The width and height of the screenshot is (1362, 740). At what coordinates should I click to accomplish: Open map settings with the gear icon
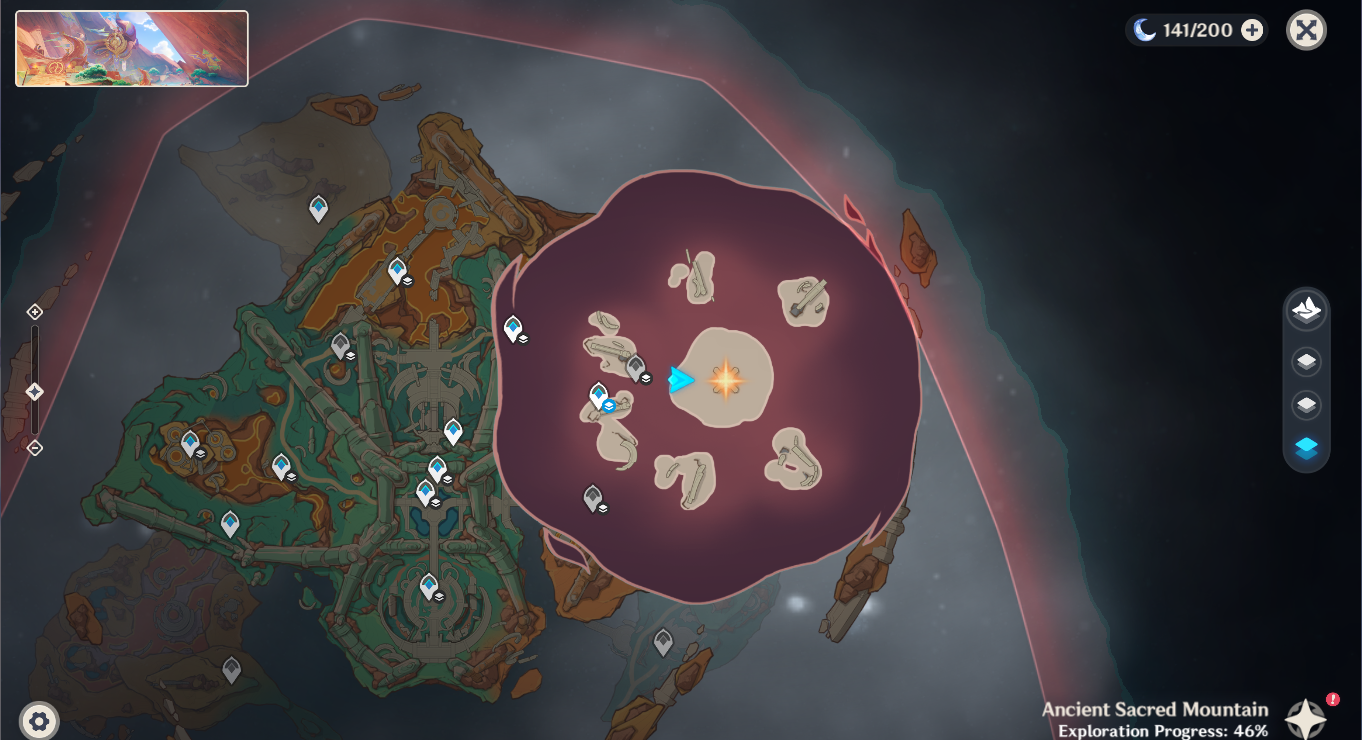click(x=37, y=719)
